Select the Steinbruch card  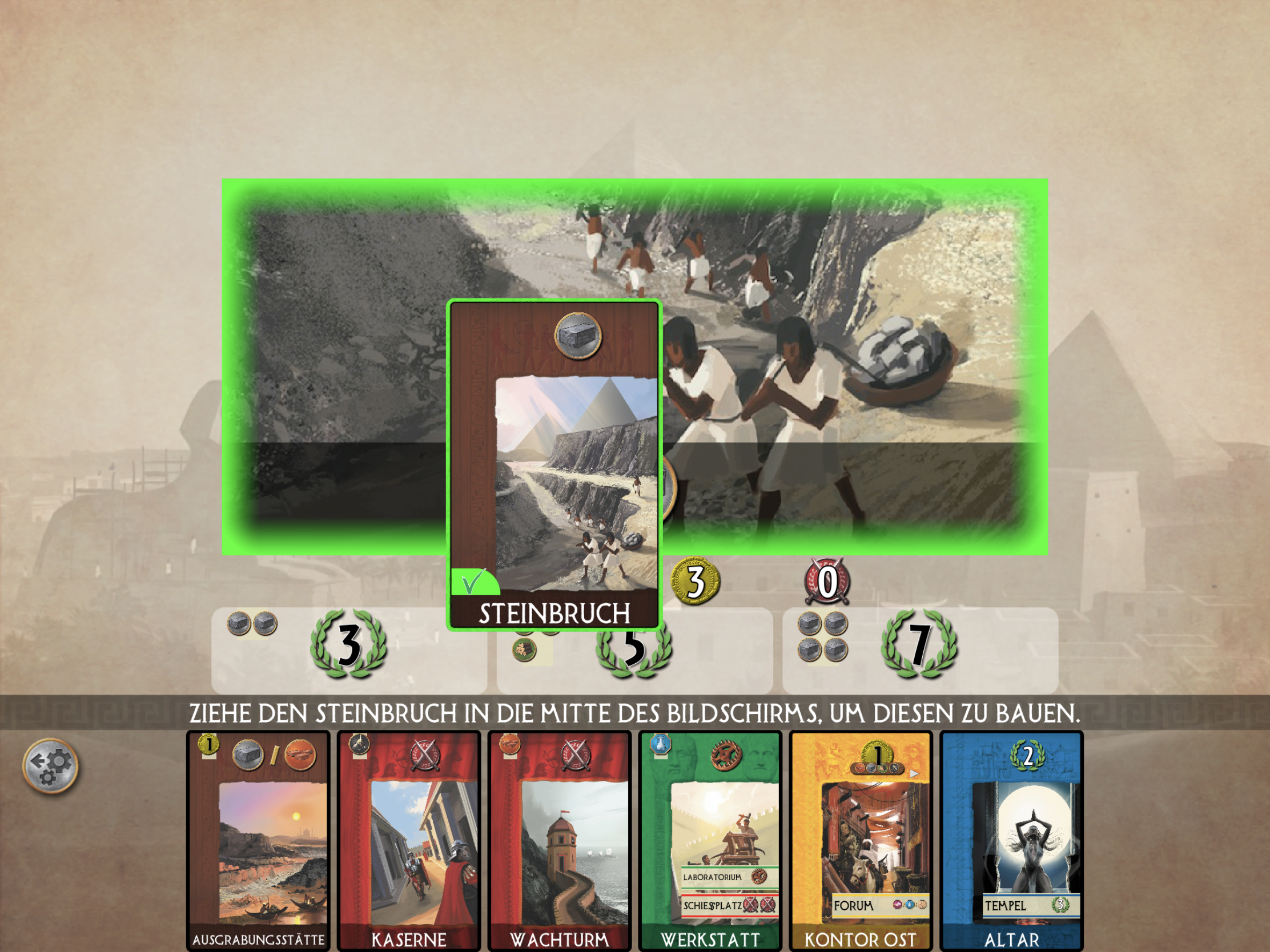tap(554, 465)
